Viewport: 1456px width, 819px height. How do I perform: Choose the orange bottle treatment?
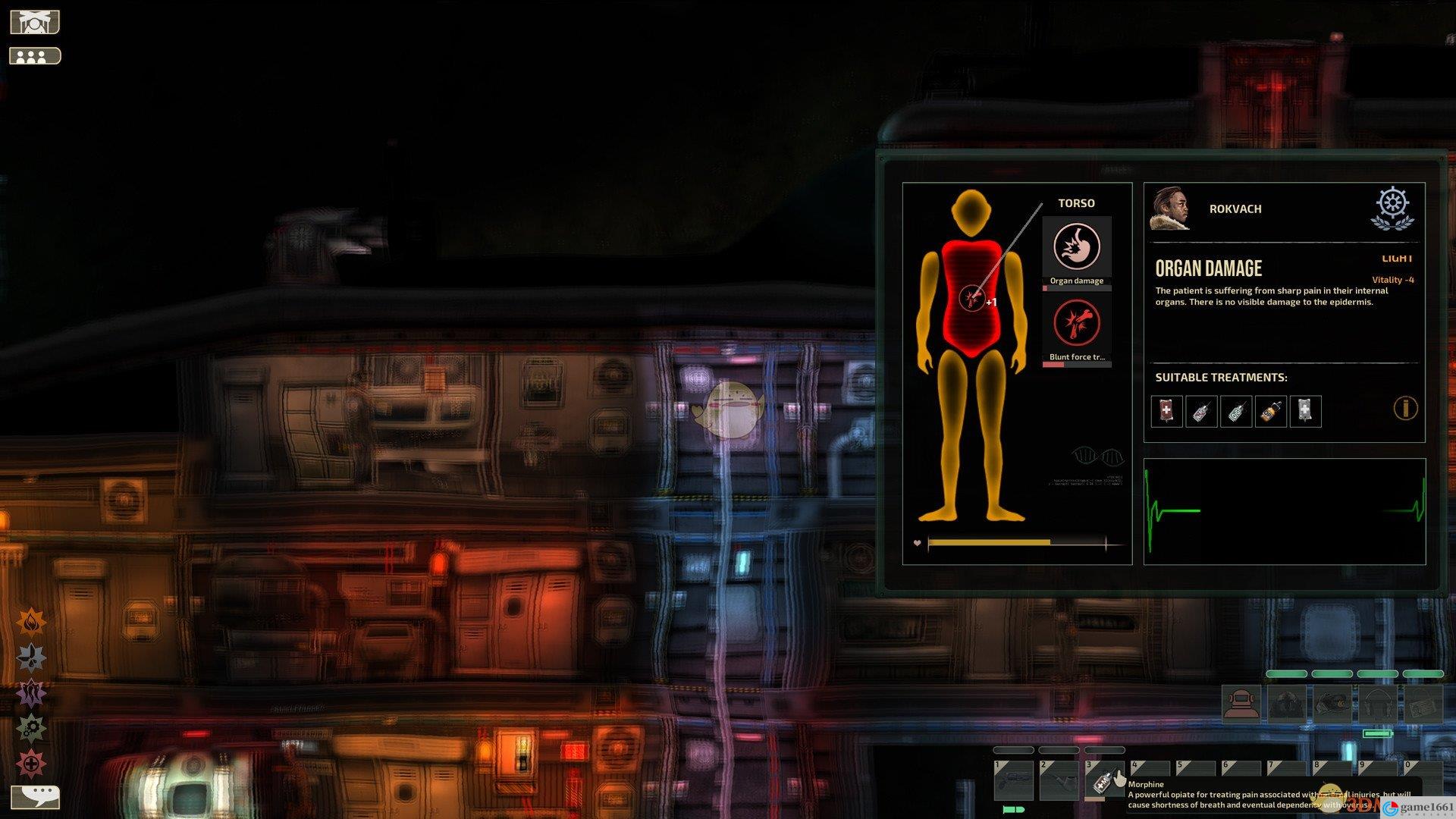[1271, 411]
